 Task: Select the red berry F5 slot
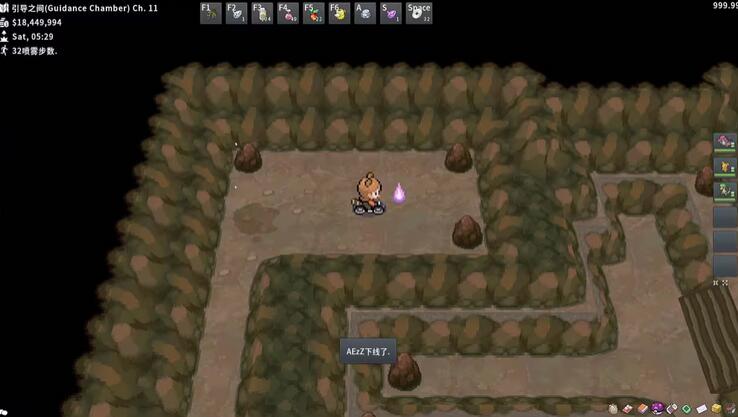tap(314, 13)
